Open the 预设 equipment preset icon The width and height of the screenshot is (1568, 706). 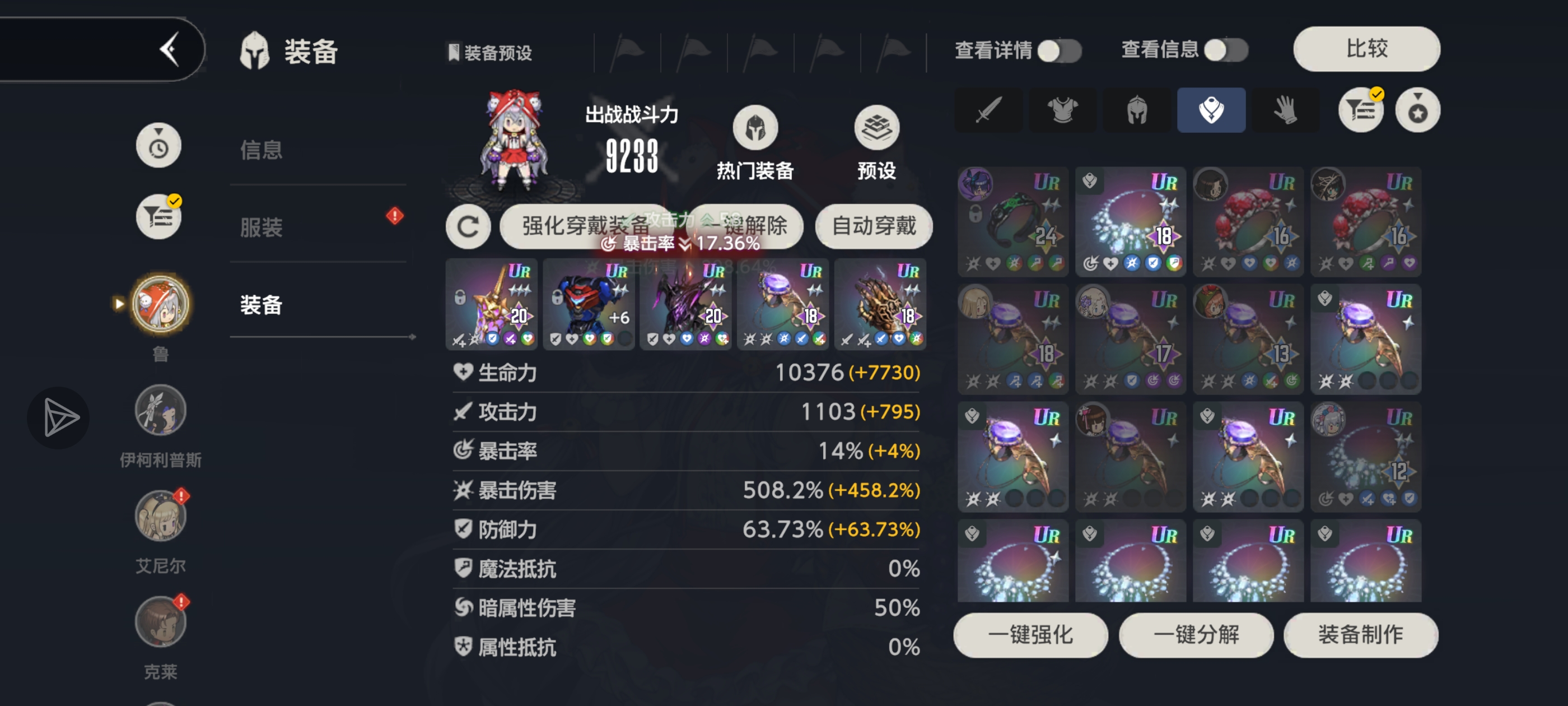tap(876, 128)
